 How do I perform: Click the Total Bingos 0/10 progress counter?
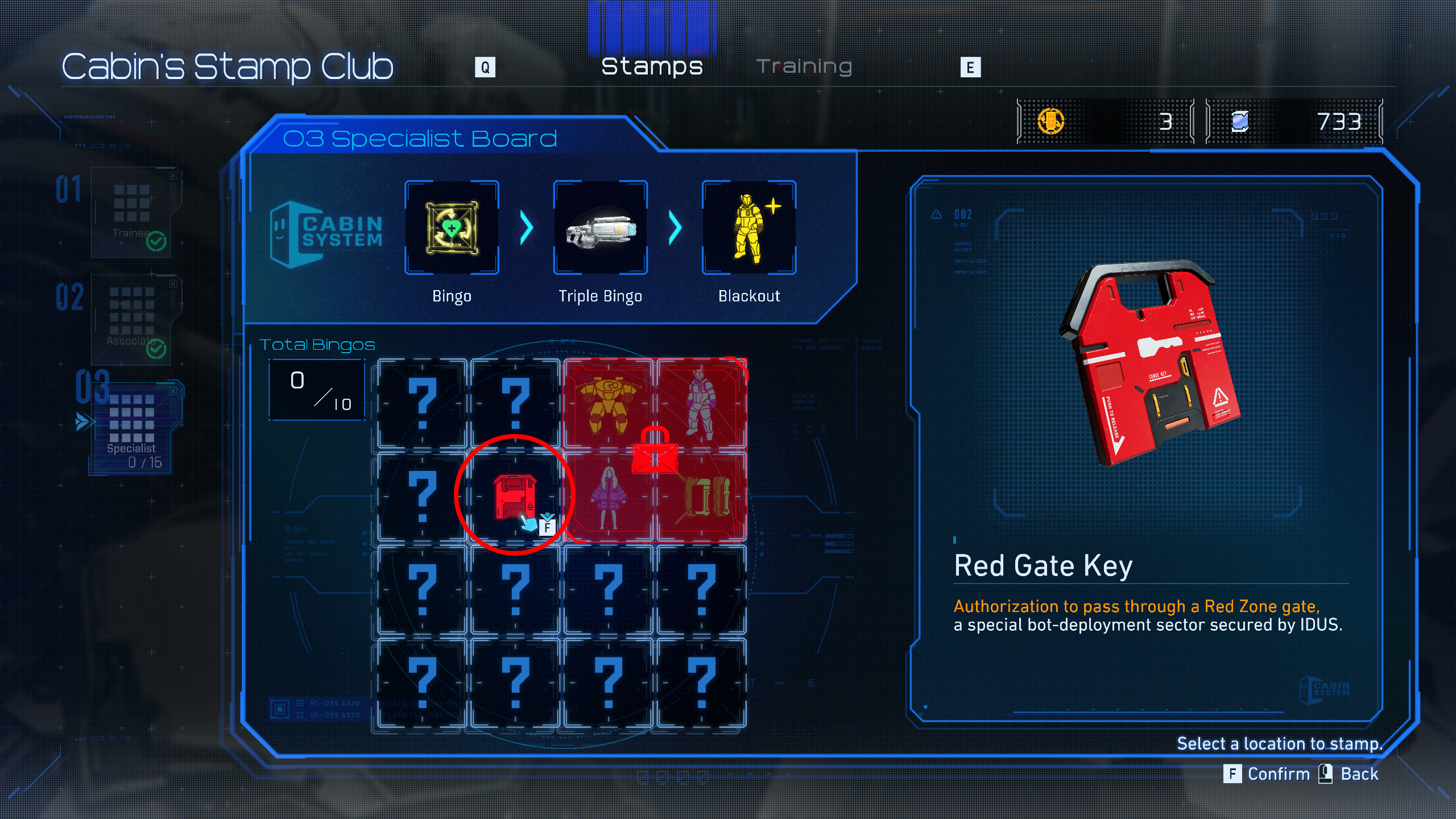tap(317, 390)
